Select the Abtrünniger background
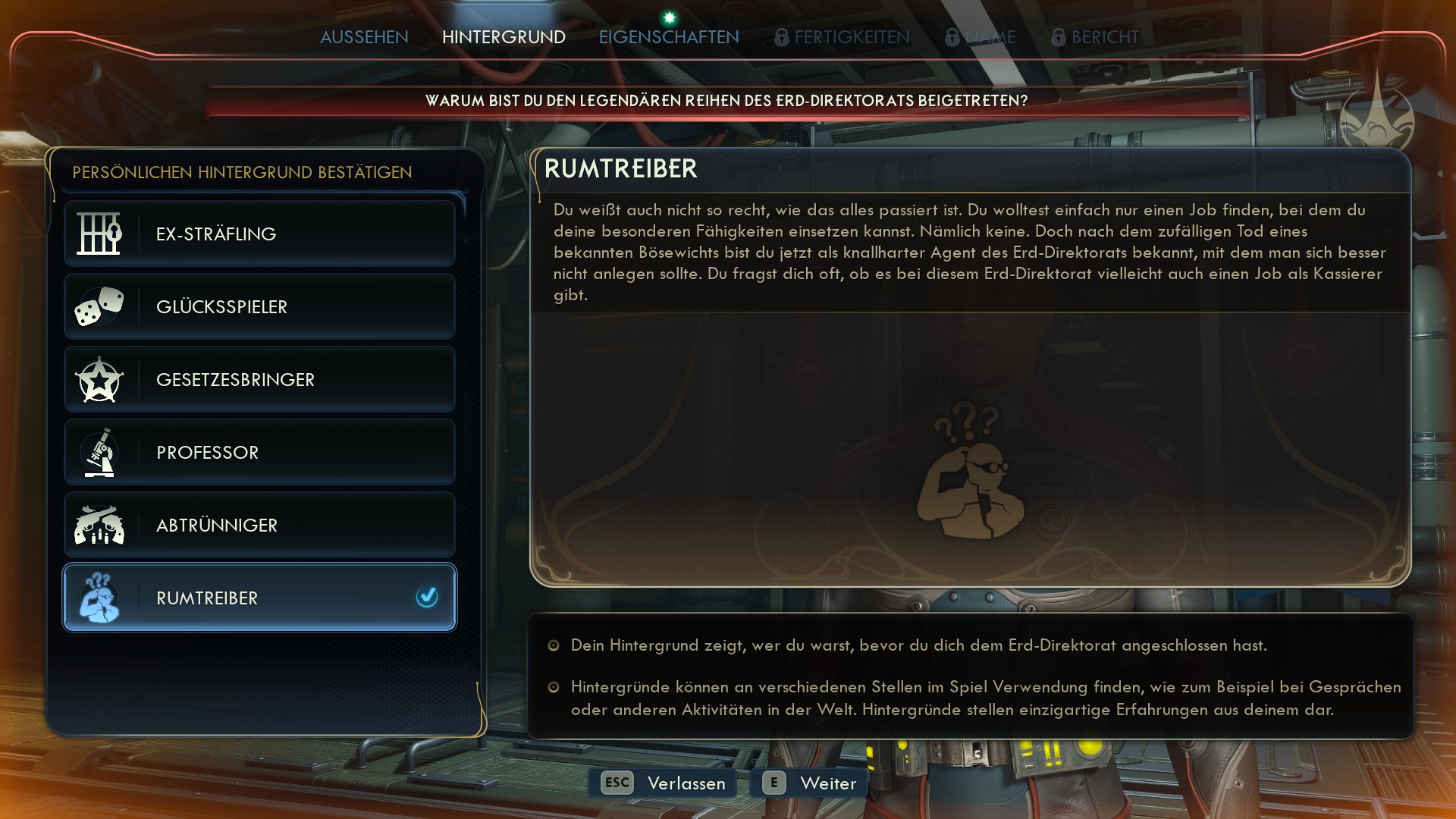 coord(259,525)
